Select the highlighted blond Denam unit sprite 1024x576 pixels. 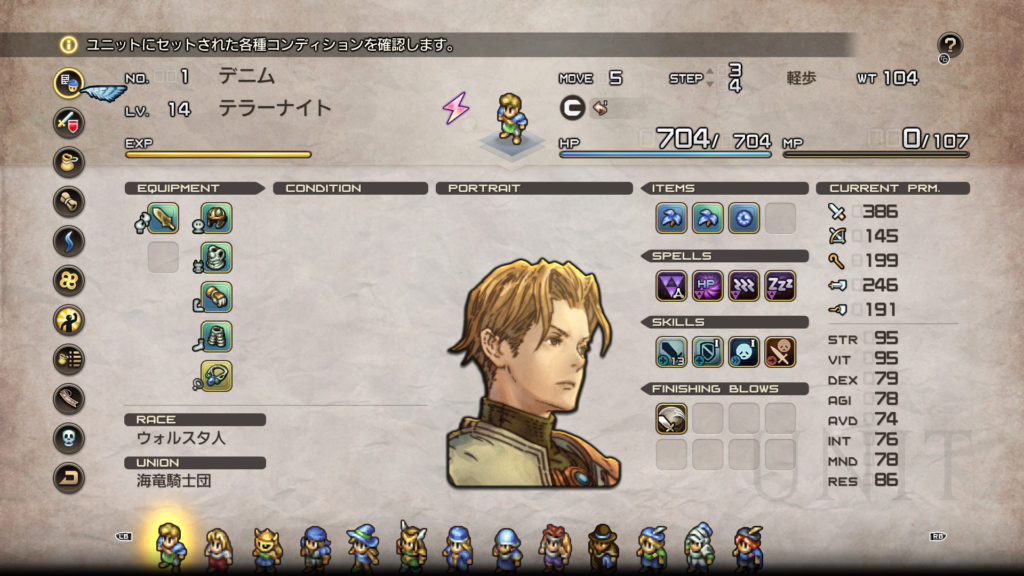170,545
